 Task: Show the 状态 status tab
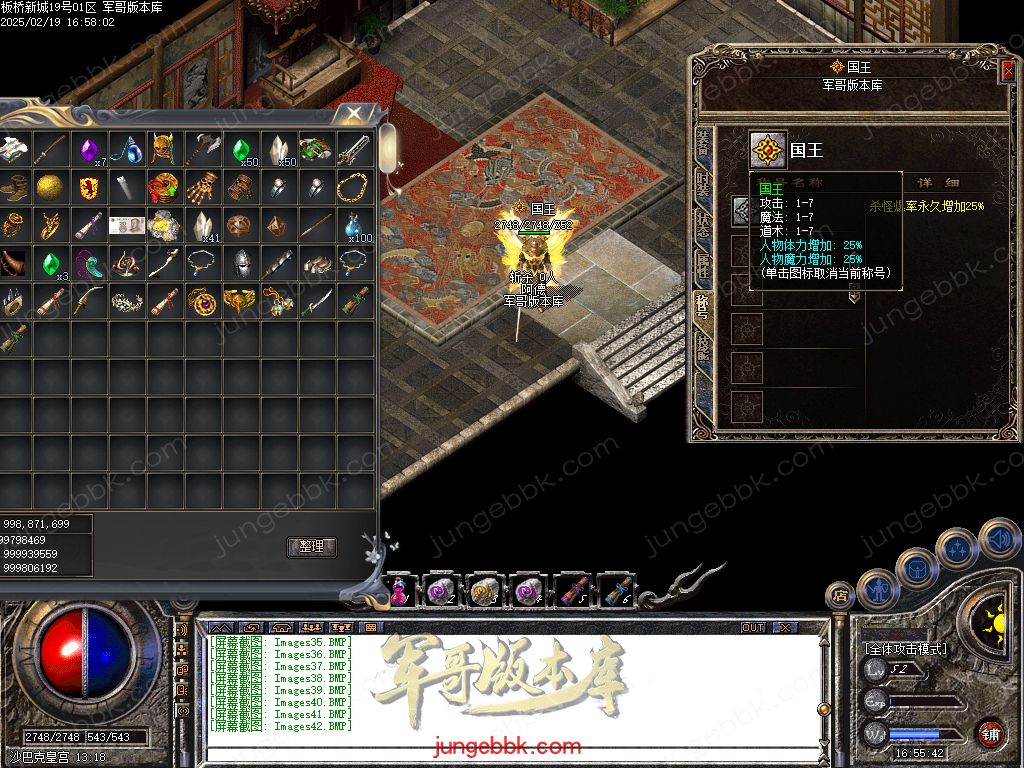point(703,223)
